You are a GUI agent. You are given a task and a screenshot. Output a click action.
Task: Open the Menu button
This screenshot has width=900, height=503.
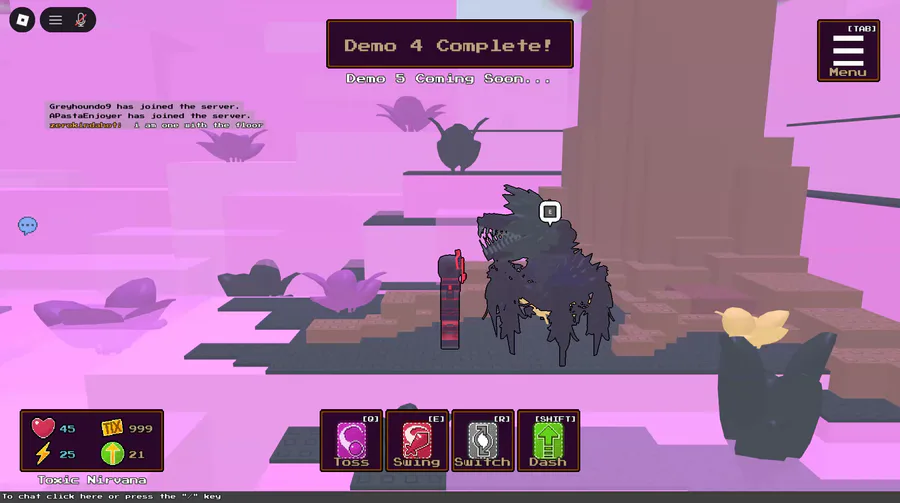pyautogui.click(x=848, y=51)
